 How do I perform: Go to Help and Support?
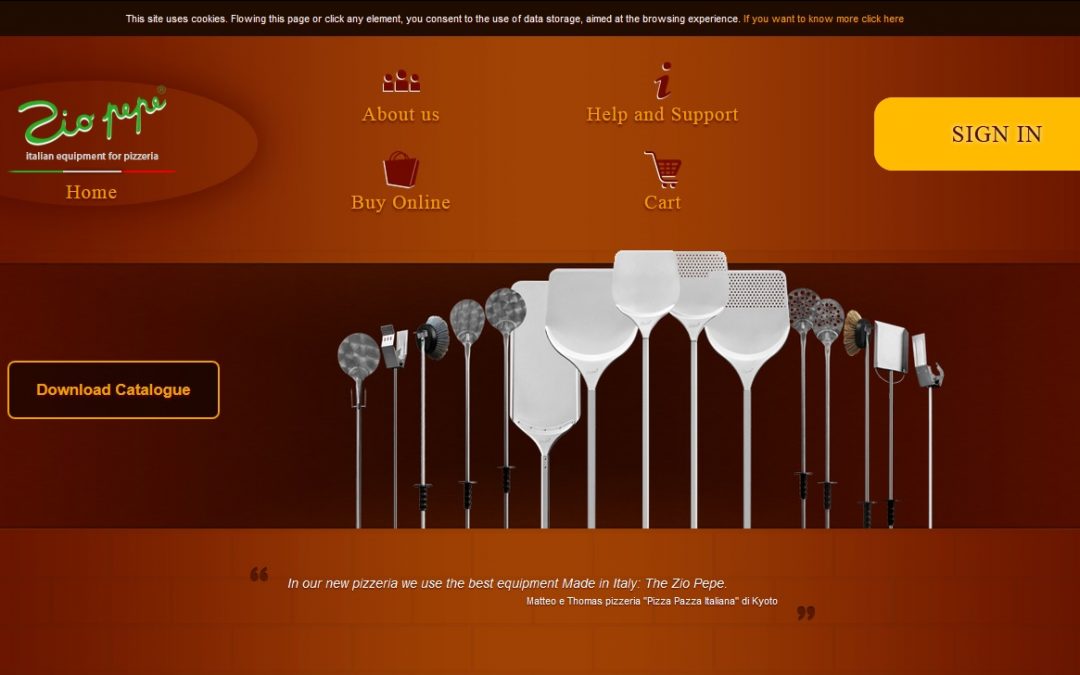[x=662, y=115]
